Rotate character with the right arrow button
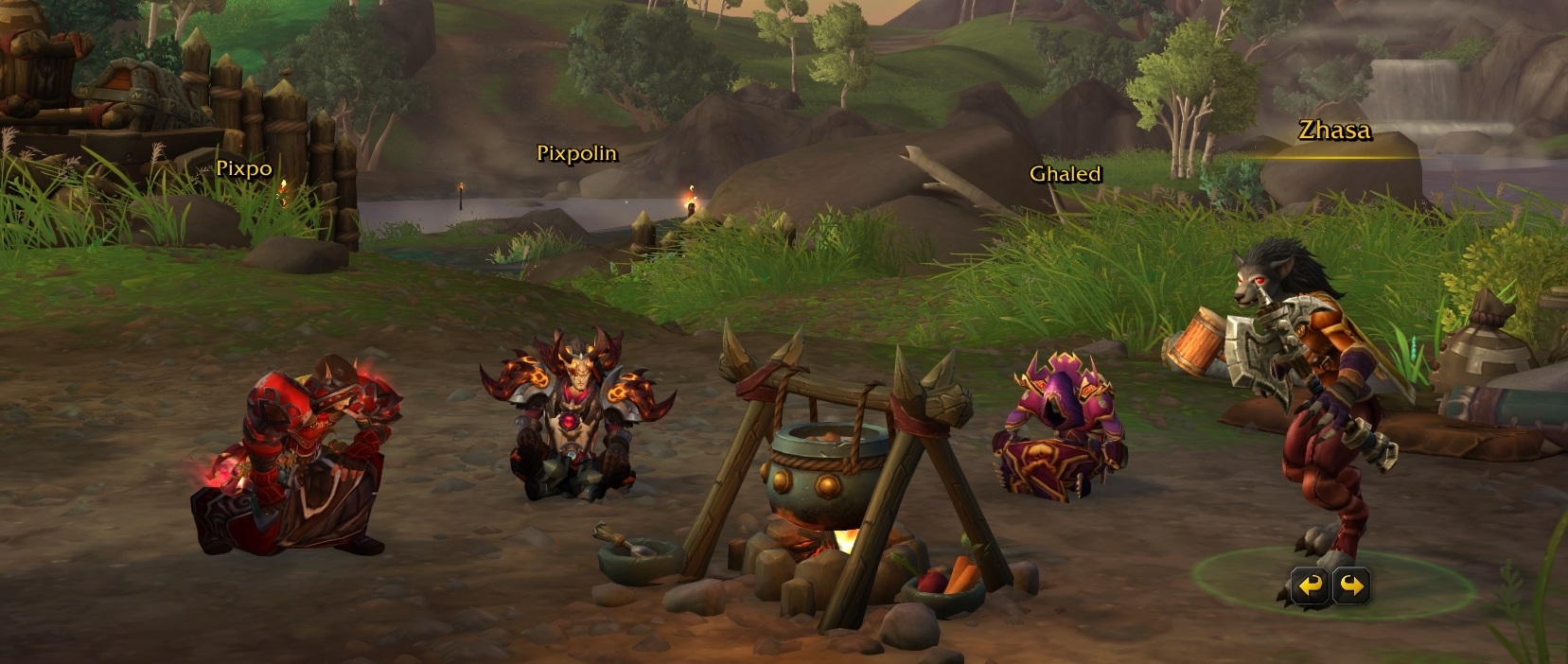 click(x=1351, y=586)
